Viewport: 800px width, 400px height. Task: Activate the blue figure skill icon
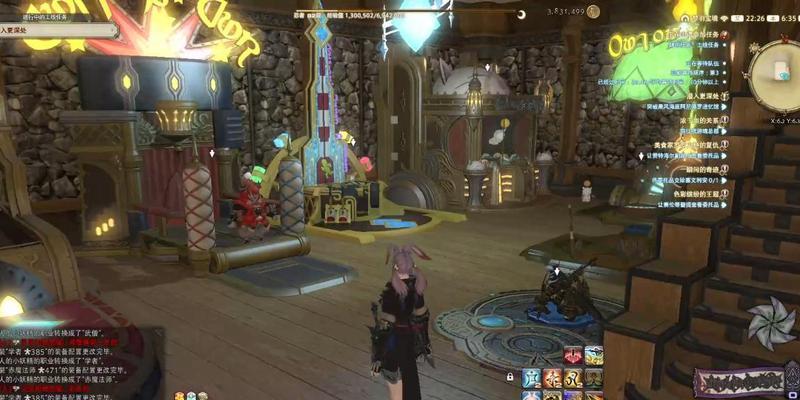[x=532, y=378]
